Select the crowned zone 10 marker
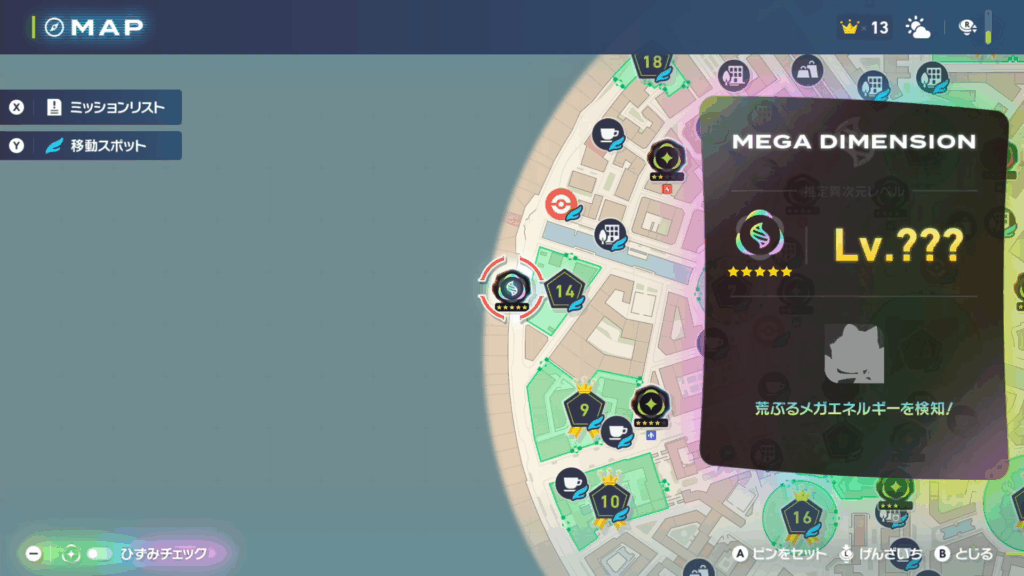Screen dimensions: 1024x576 click(x=609, y=499)
